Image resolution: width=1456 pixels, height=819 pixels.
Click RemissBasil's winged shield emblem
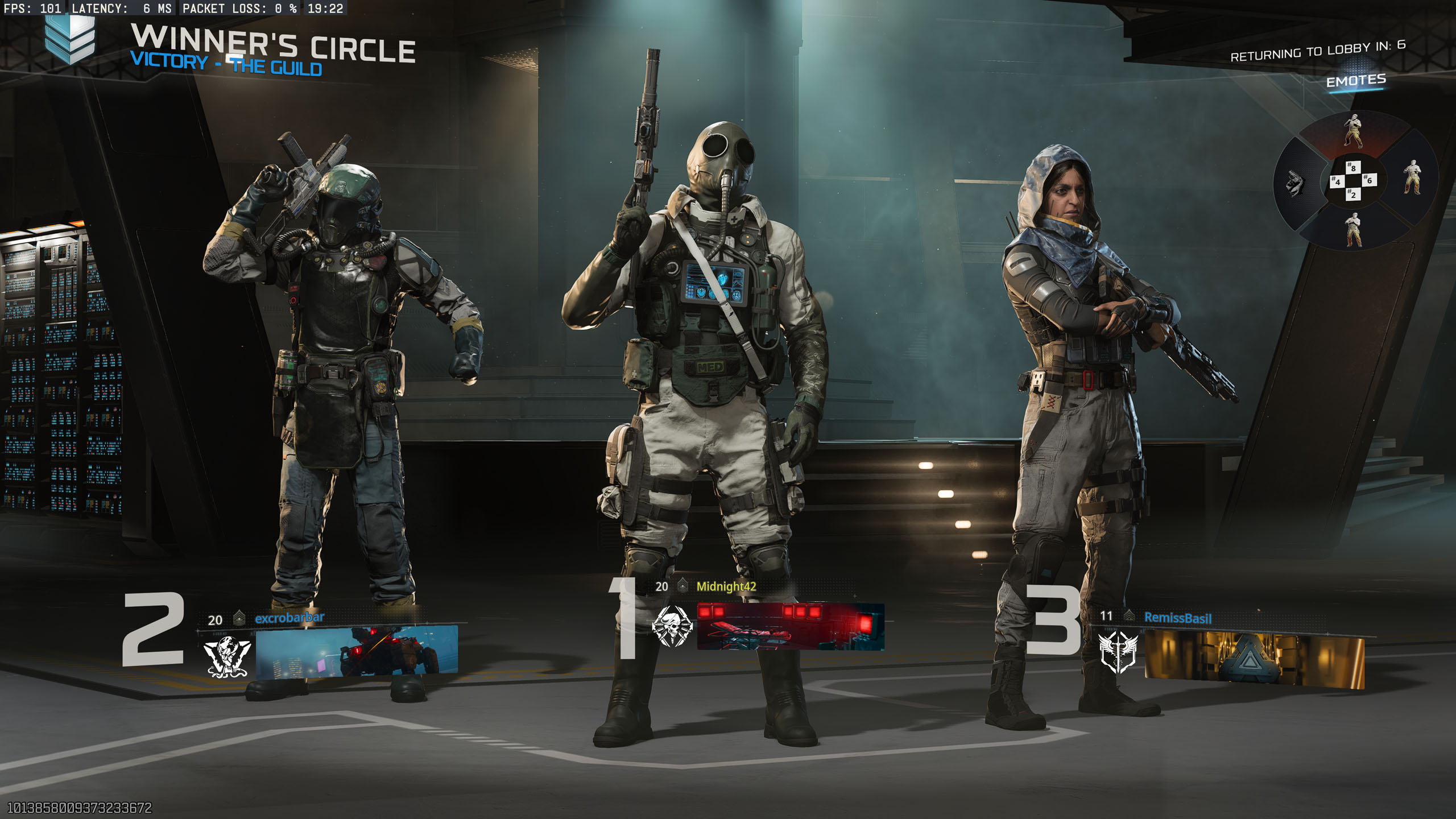(1118, 652)
